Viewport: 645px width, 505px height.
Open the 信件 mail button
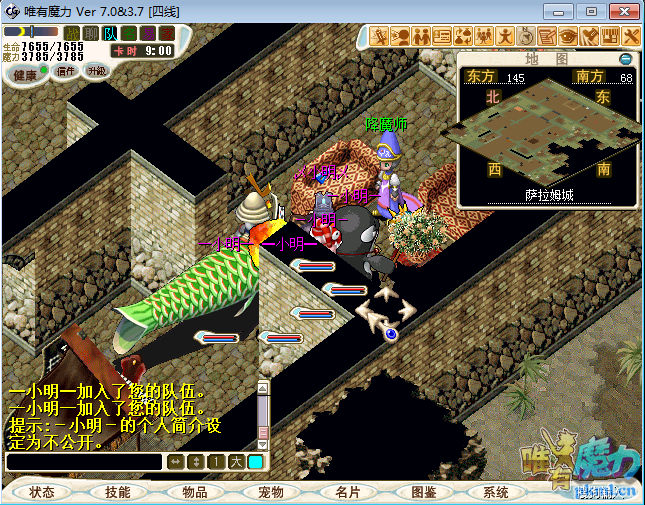[x=66, y=71]
